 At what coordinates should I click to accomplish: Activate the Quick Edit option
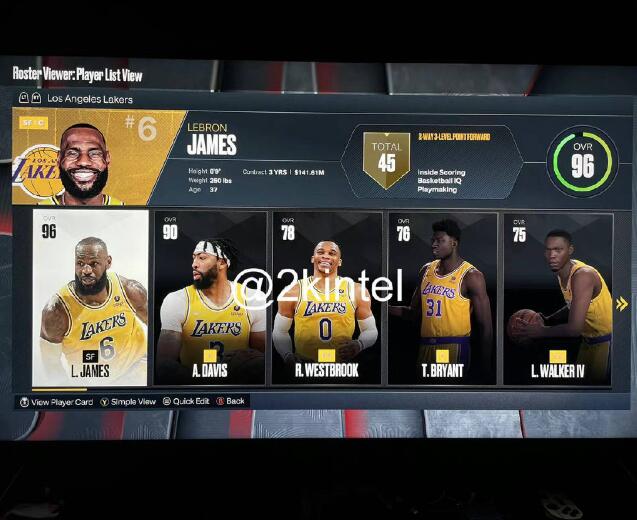(186, 402)
